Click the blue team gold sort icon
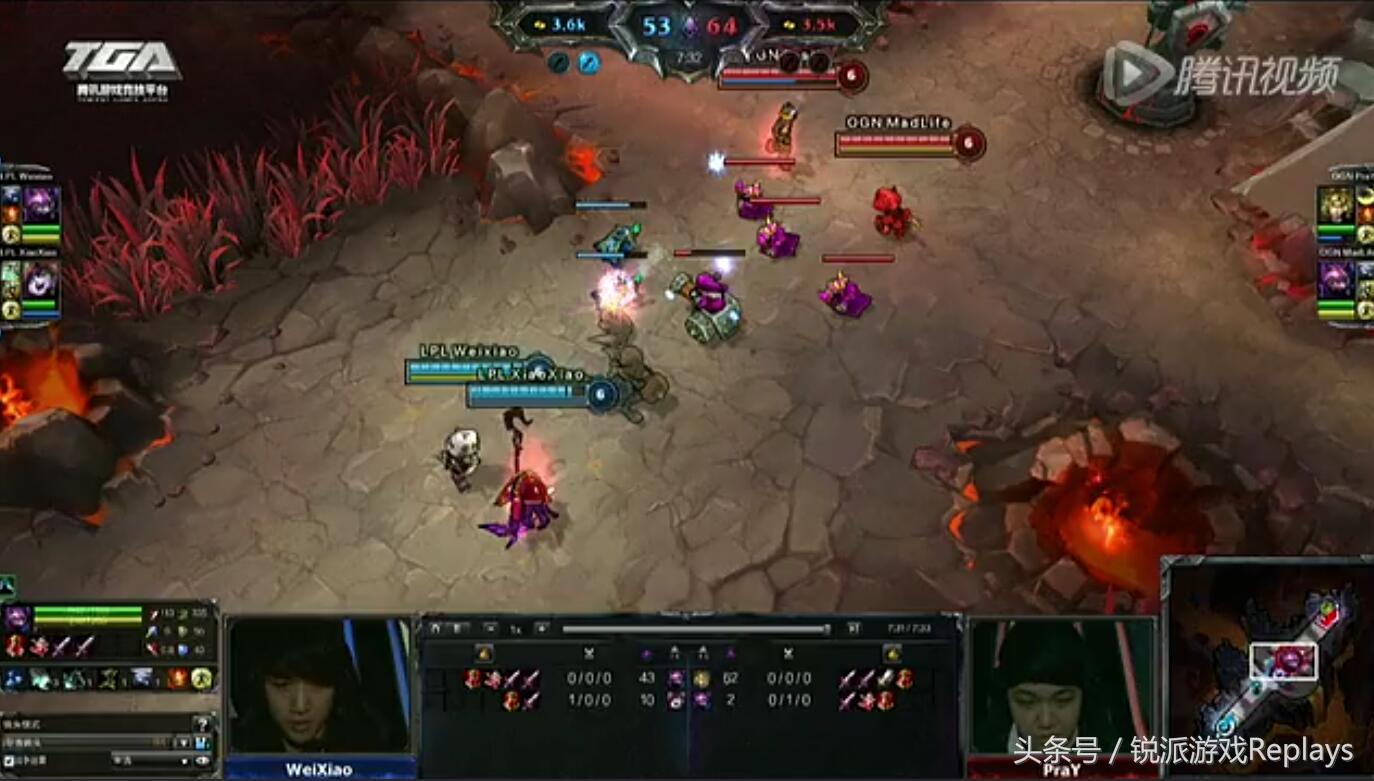Viewport: 1374px width, 781px height. coord(484,653)
